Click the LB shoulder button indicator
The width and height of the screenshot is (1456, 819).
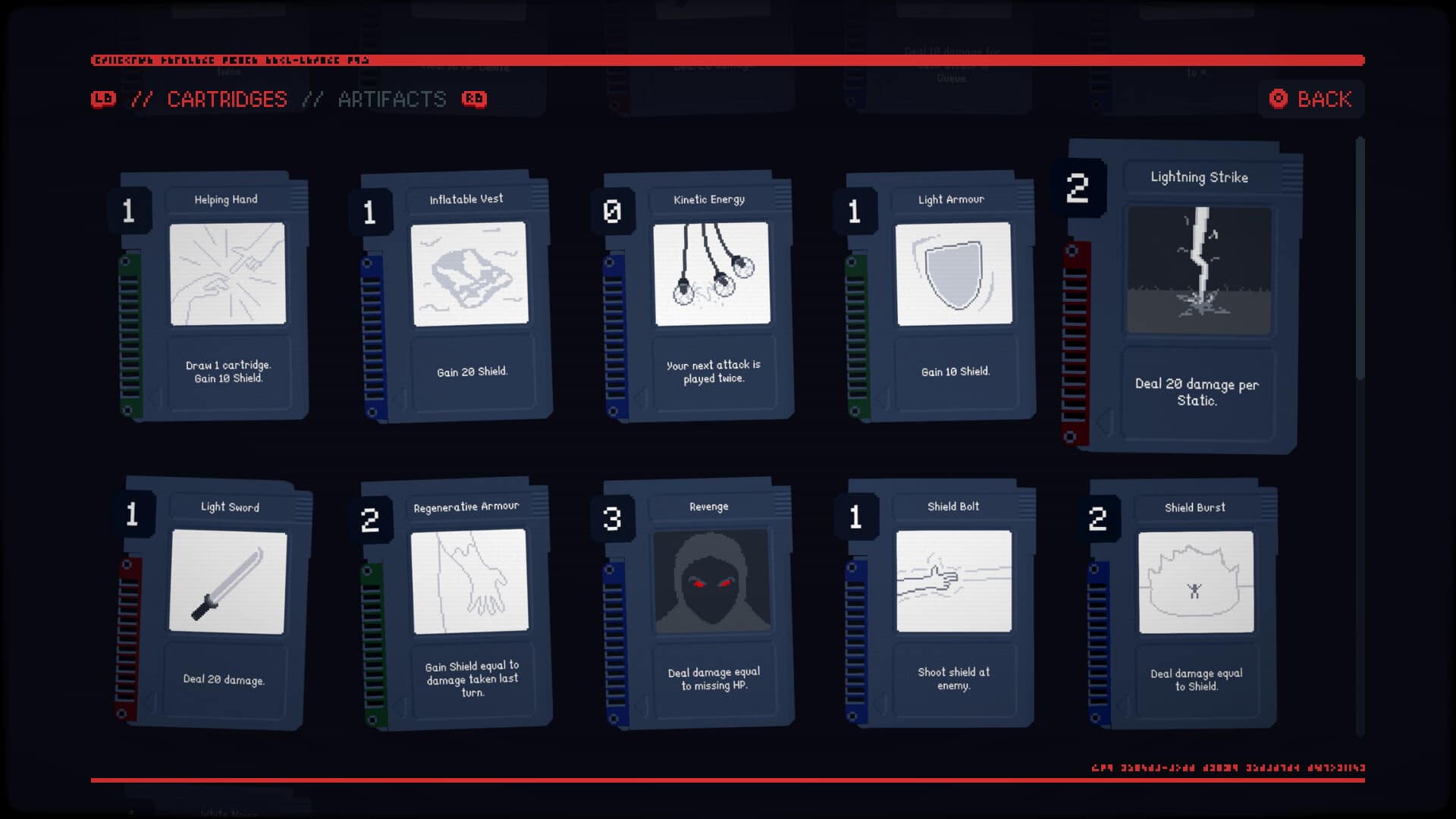pos(104,99)
